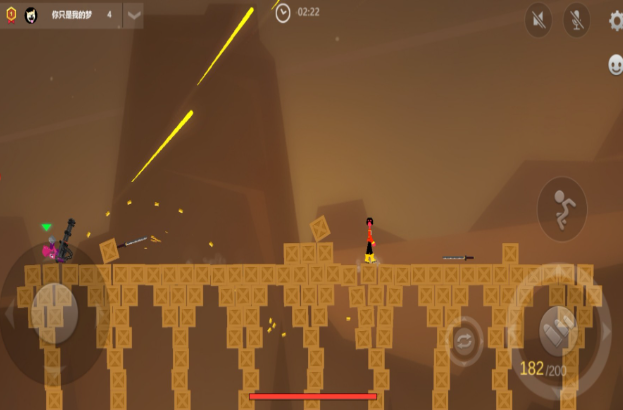Image resolution: width=623 pixels, height=410 pixels.
Task: Tap the swap weapon arrows button
Action: [x=465, y=342]
